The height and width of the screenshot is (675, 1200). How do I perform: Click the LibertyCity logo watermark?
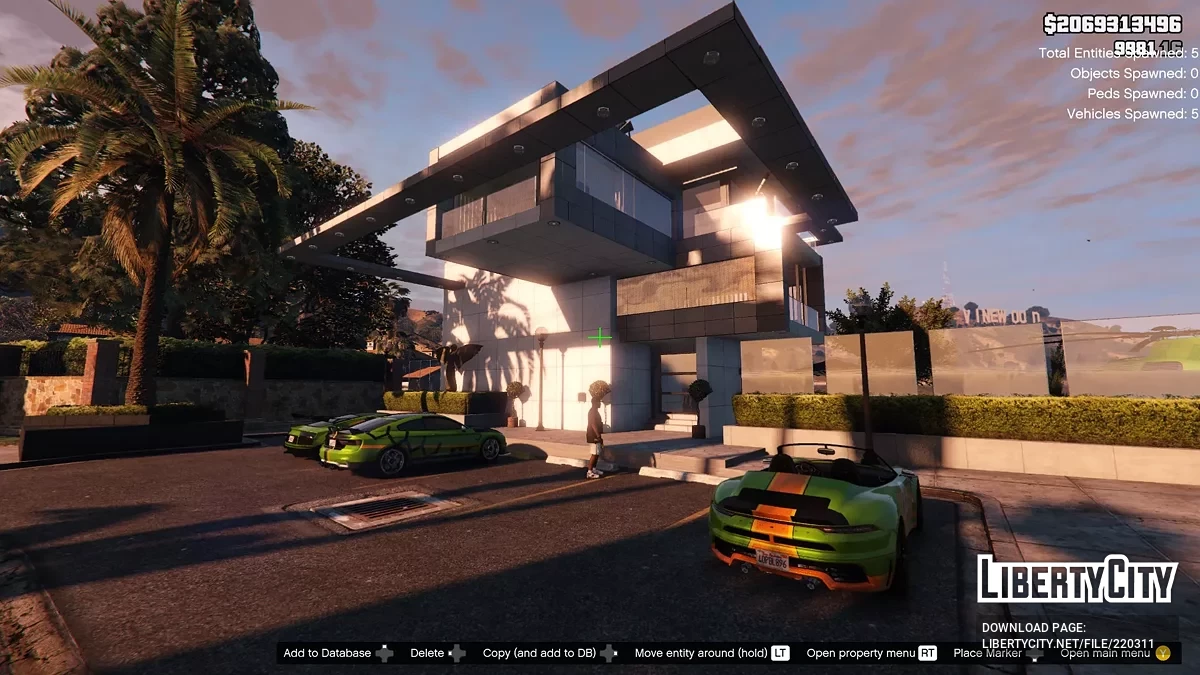[x=1077, y=580]
